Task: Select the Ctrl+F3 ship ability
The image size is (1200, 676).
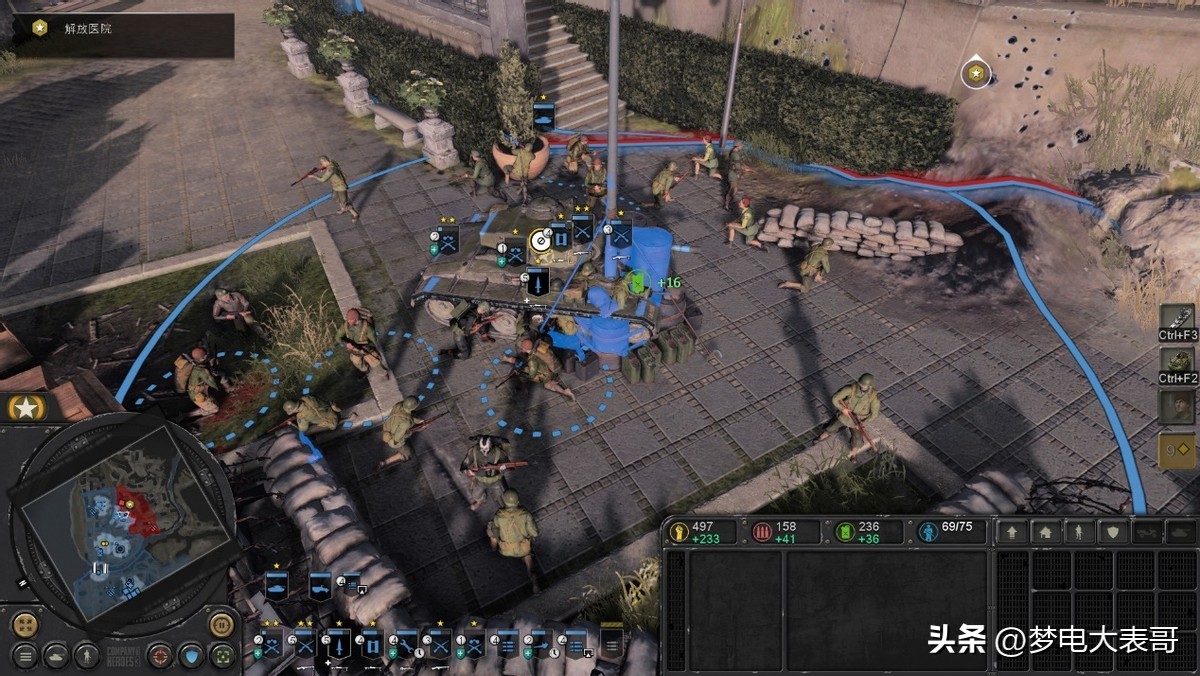Action: pos(1178,320)
